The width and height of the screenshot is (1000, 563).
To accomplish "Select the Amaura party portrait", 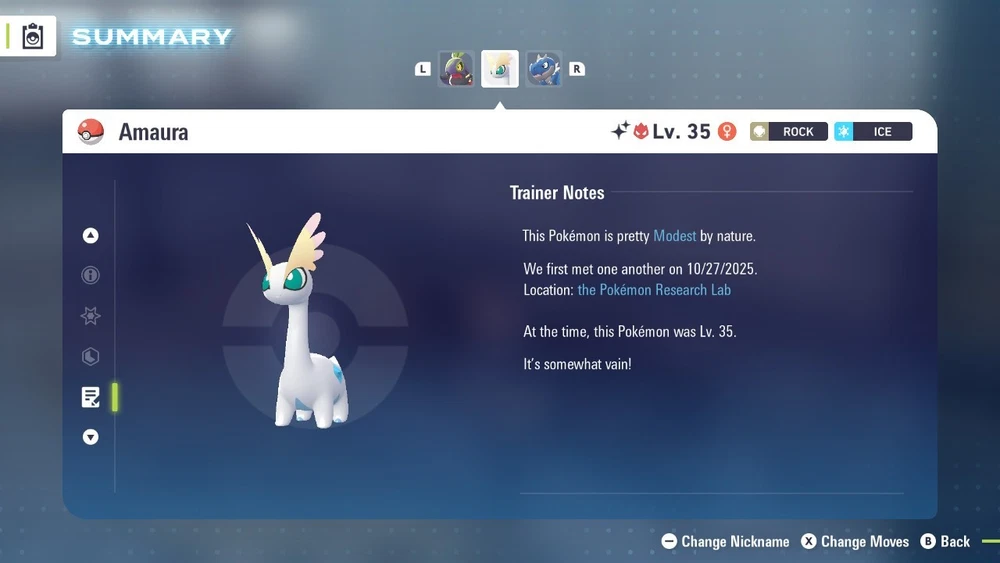I will (x=500, y=69).
